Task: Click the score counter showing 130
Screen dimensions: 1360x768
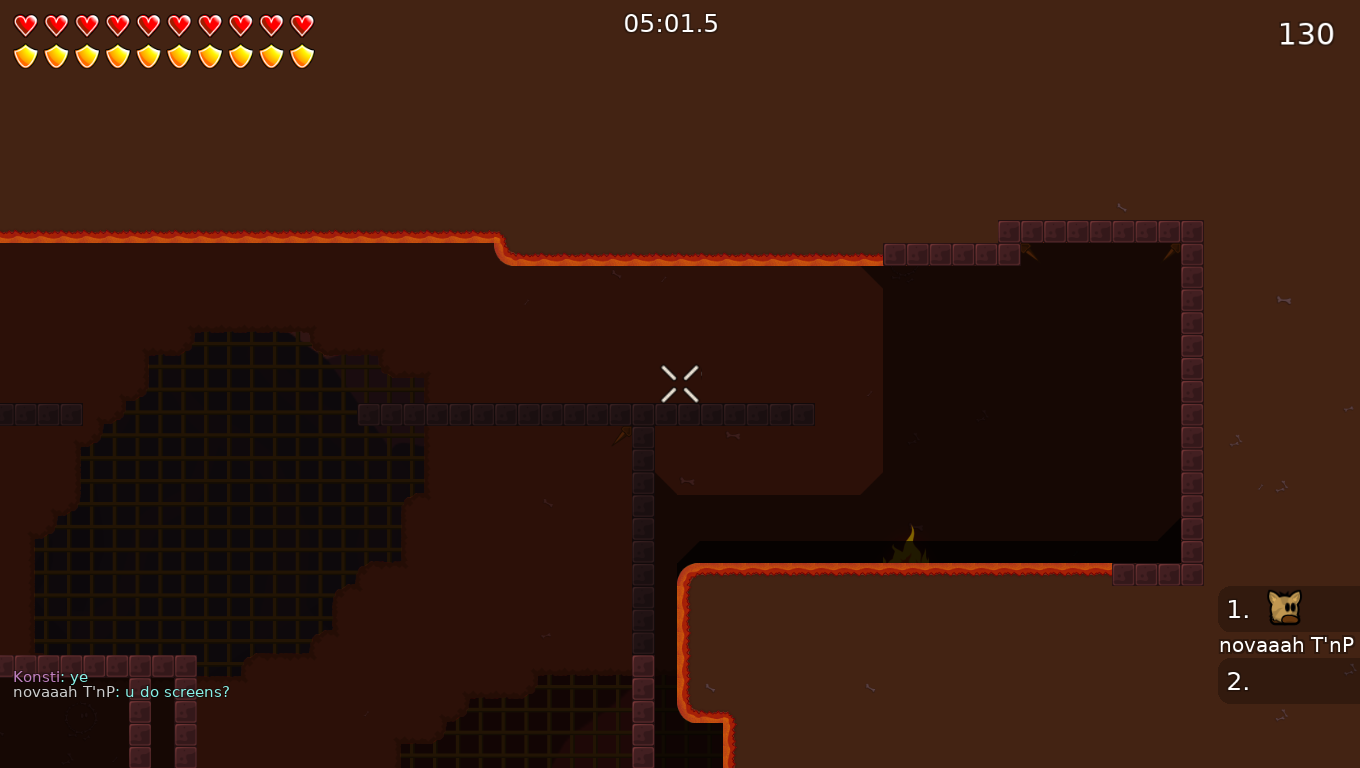Action: pyautogui.click(x=1306, y=33)
